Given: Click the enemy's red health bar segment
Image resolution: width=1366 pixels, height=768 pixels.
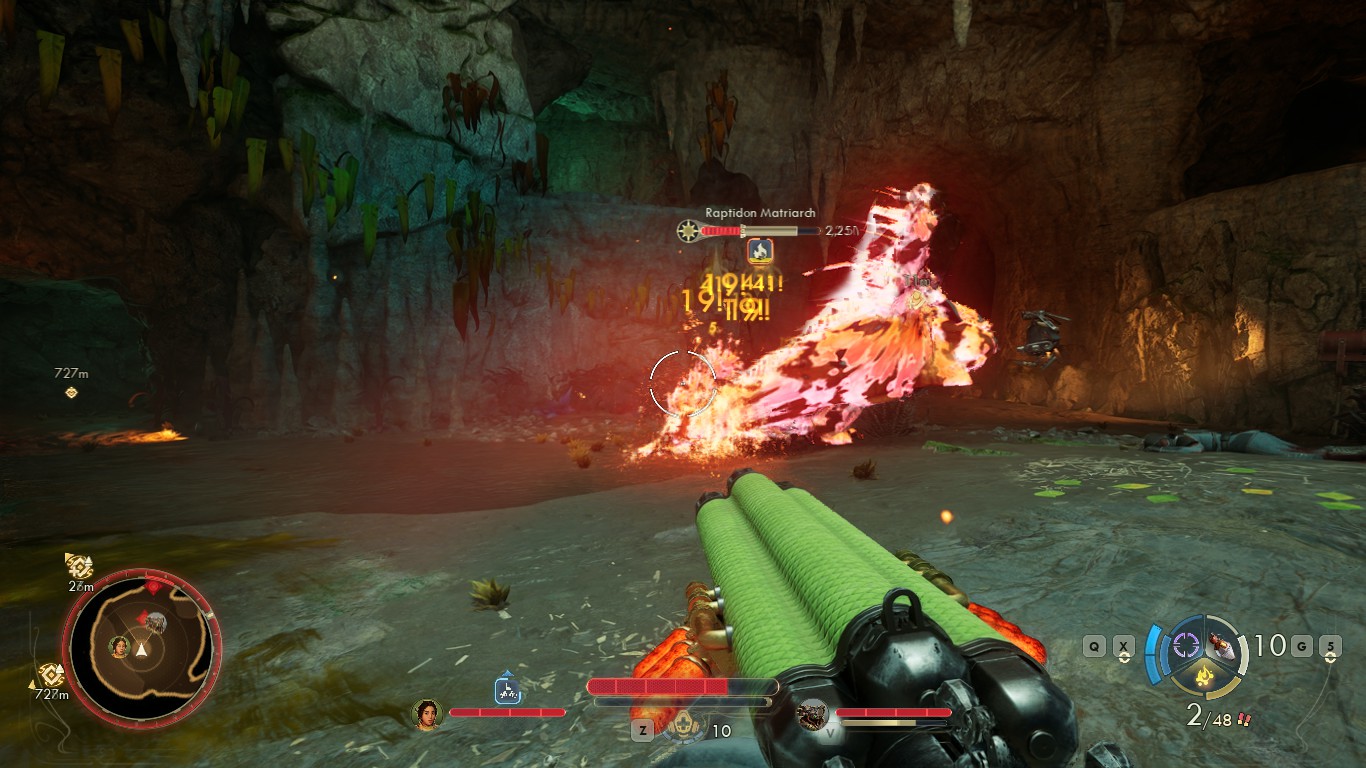Looking at the screenshot, I should [719, 229].
